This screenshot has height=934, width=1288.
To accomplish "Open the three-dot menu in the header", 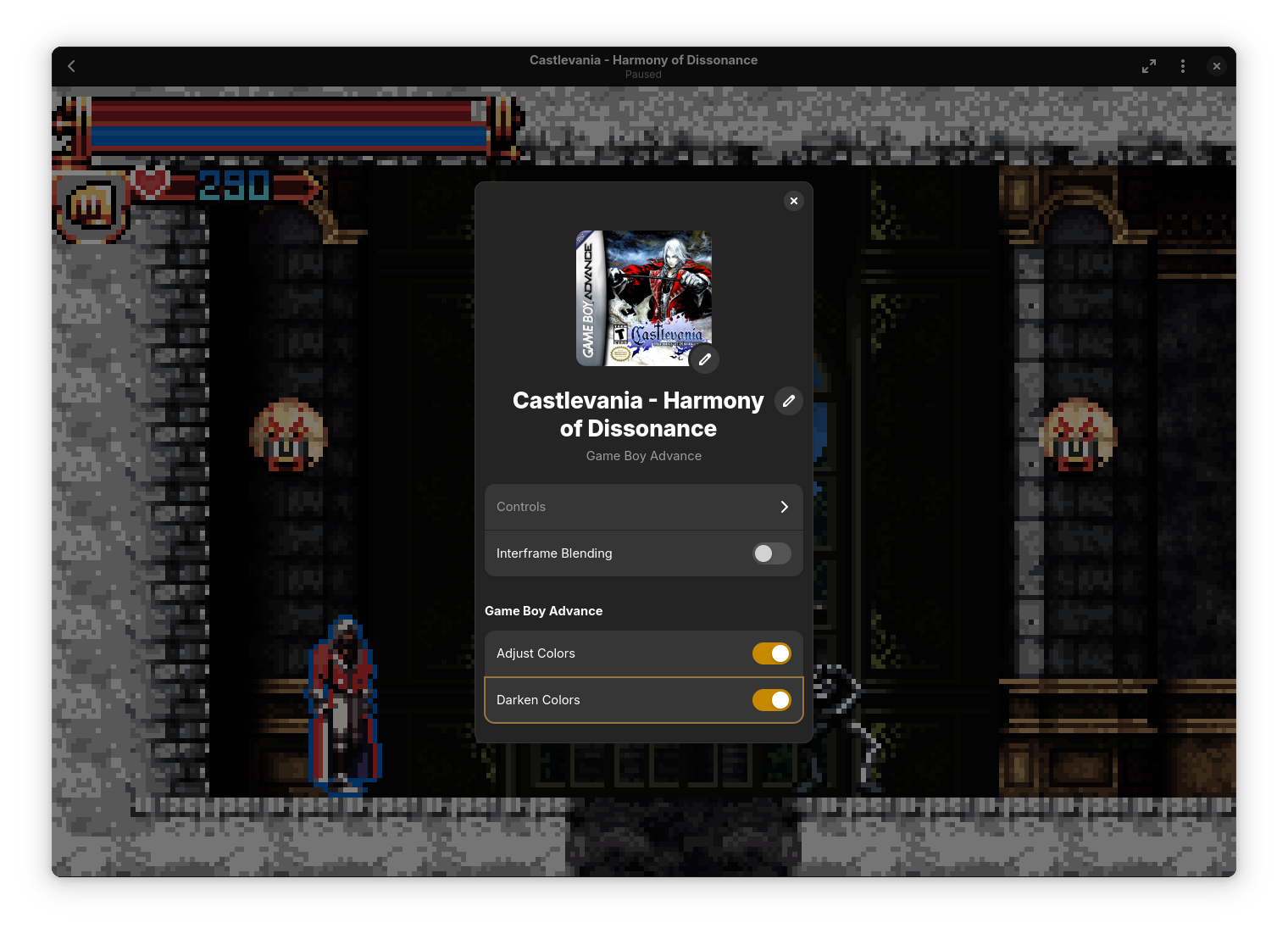I will pyautogui.click(x=1183, y=65).
